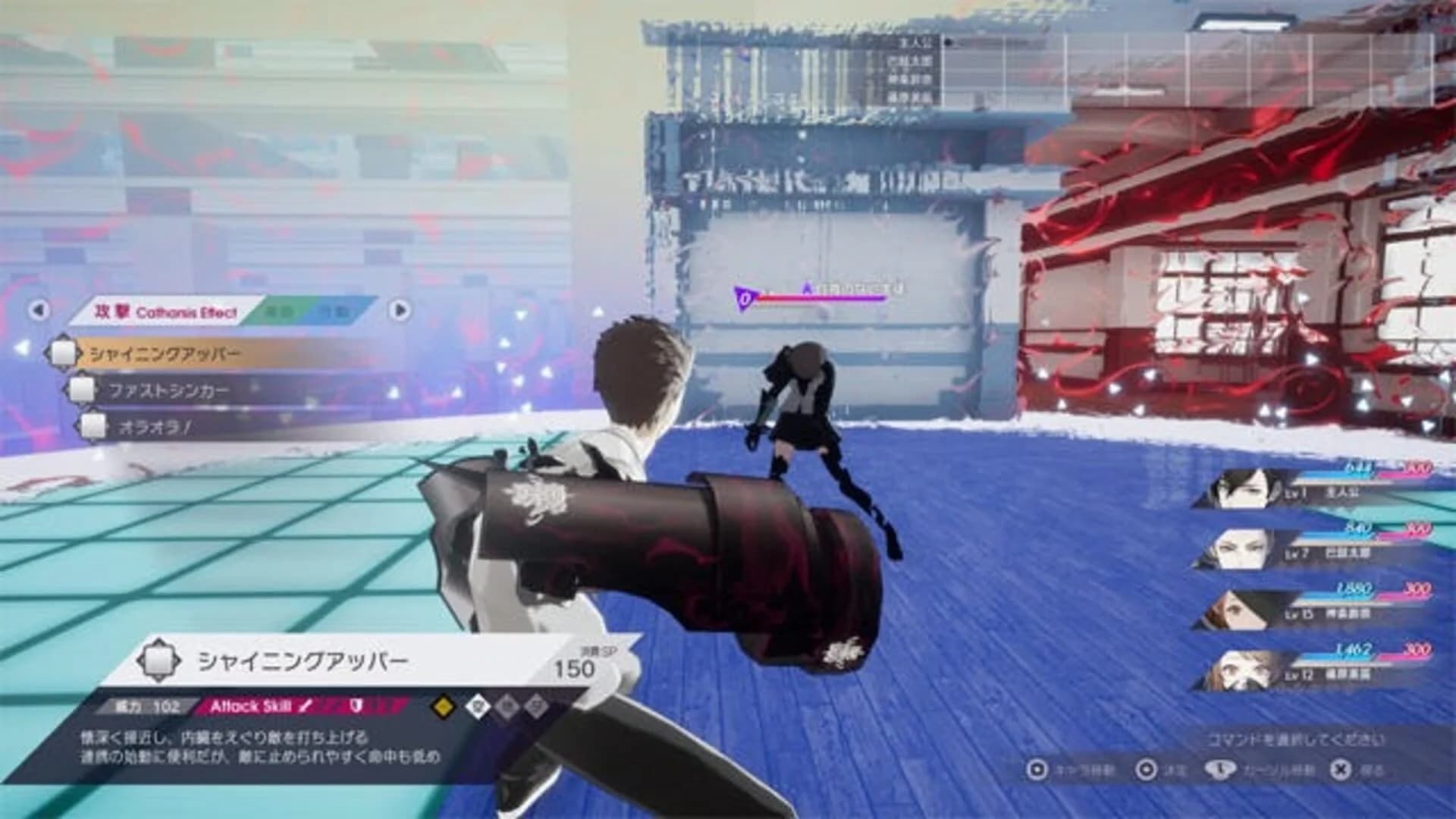Click the 戻る X button prompt icon

(1339, 770)
